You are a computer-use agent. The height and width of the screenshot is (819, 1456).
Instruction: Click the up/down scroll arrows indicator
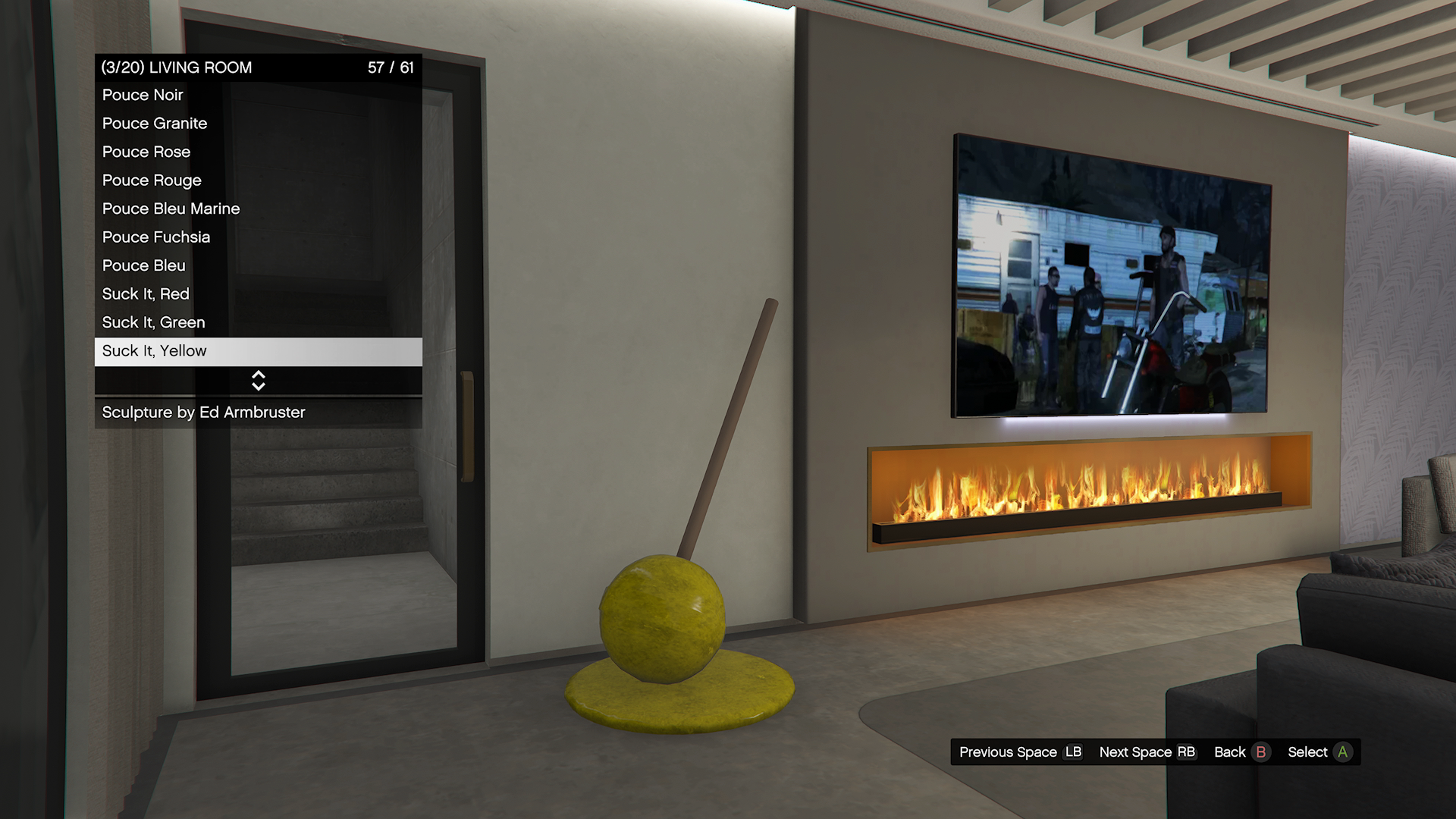(x=259, y=381)
